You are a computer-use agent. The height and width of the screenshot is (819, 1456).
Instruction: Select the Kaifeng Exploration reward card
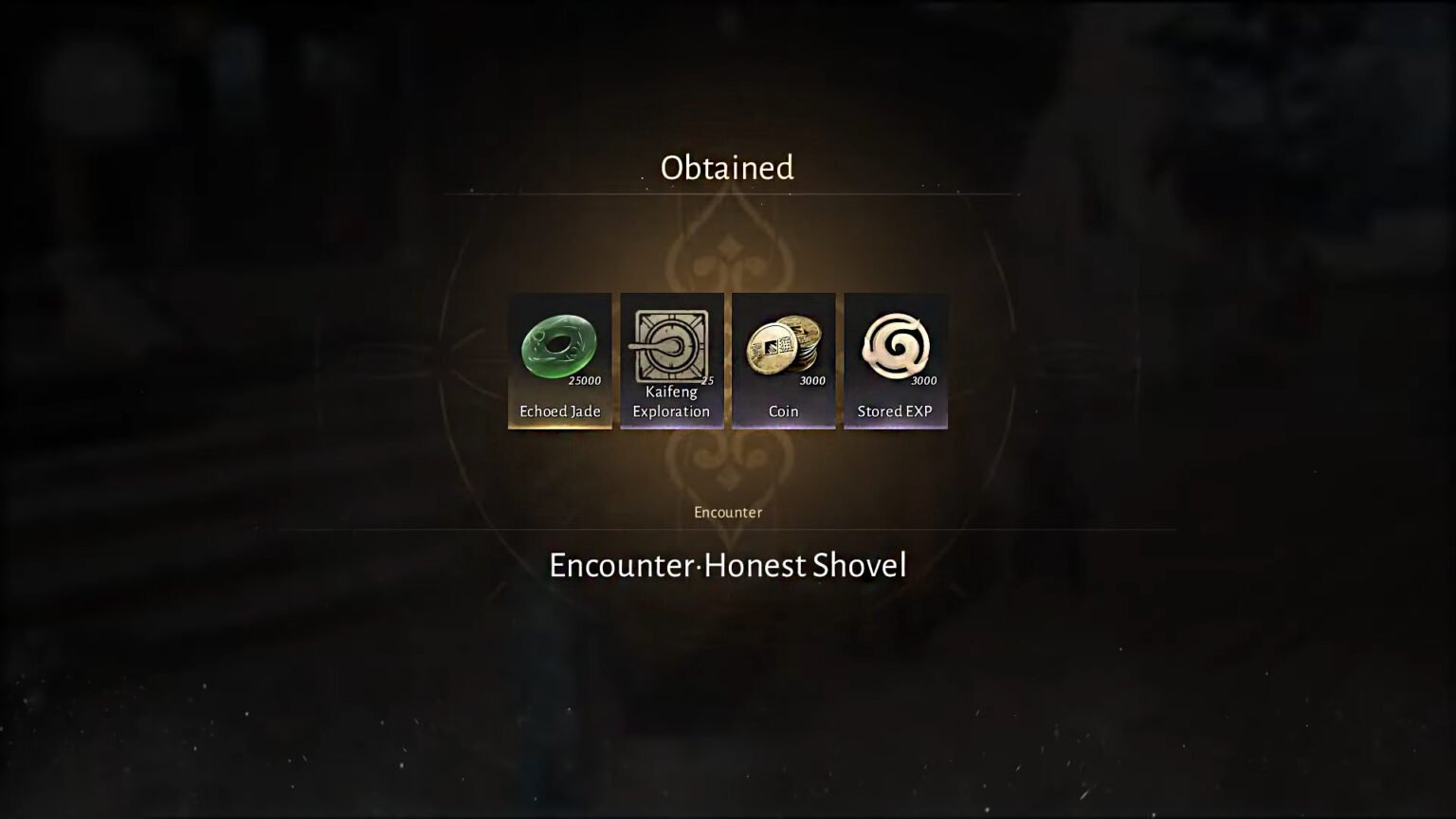pos(671,360)
